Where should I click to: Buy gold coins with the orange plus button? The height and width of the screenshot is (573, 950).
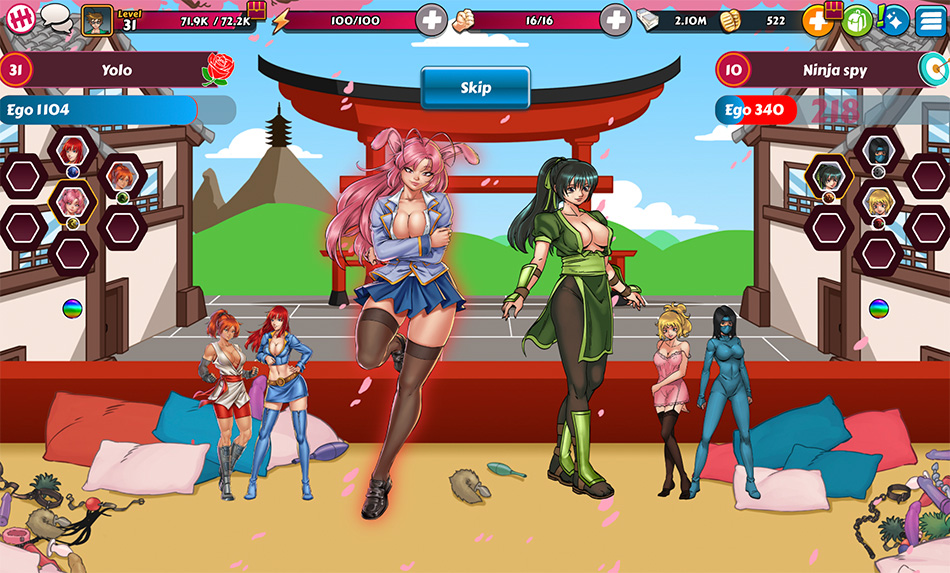tap(817, 20)
